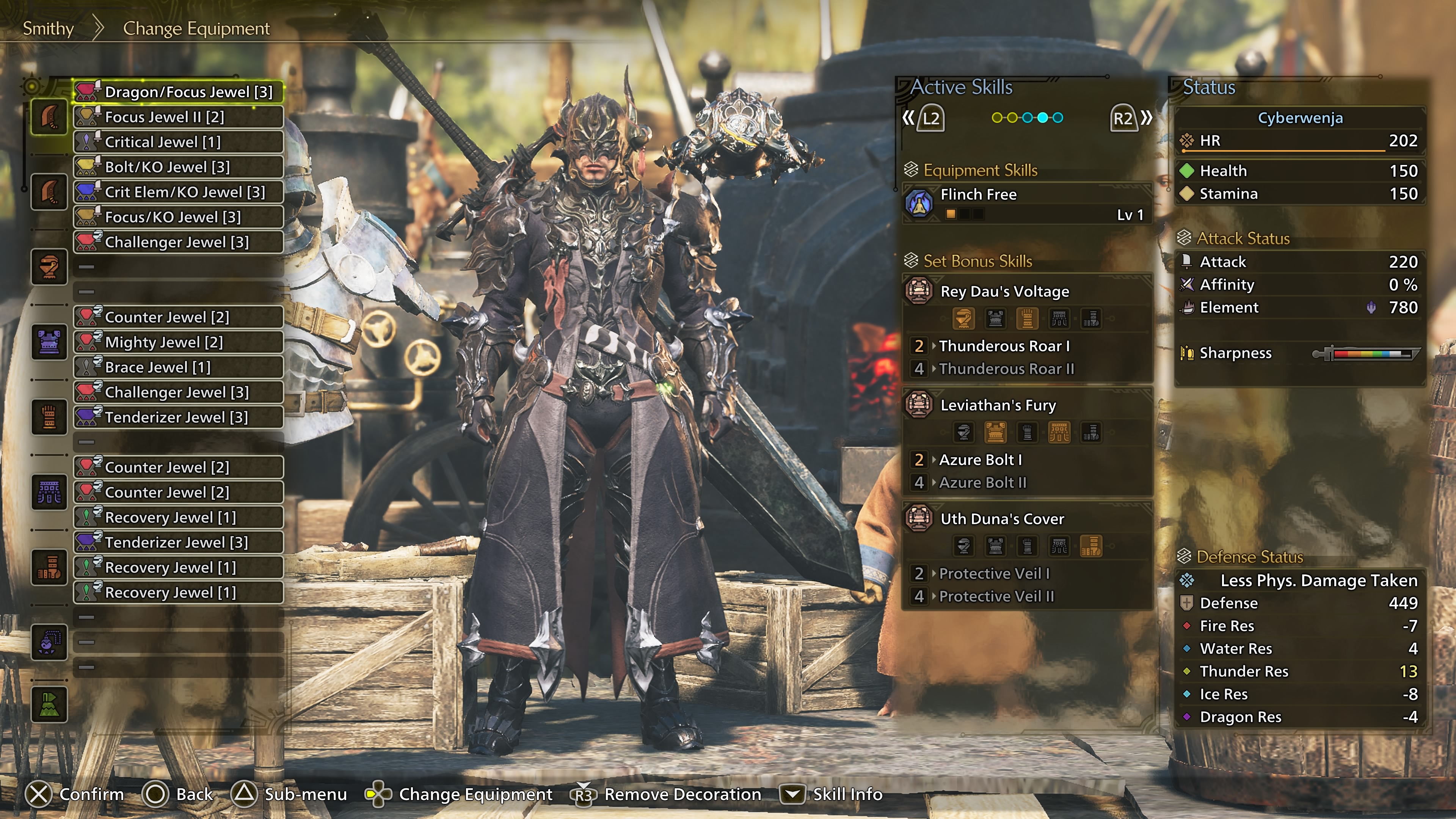This screenshot has height=819, width=1456.
Task: Go back to Smithy breadcrumb
Action: coord(48,28)
